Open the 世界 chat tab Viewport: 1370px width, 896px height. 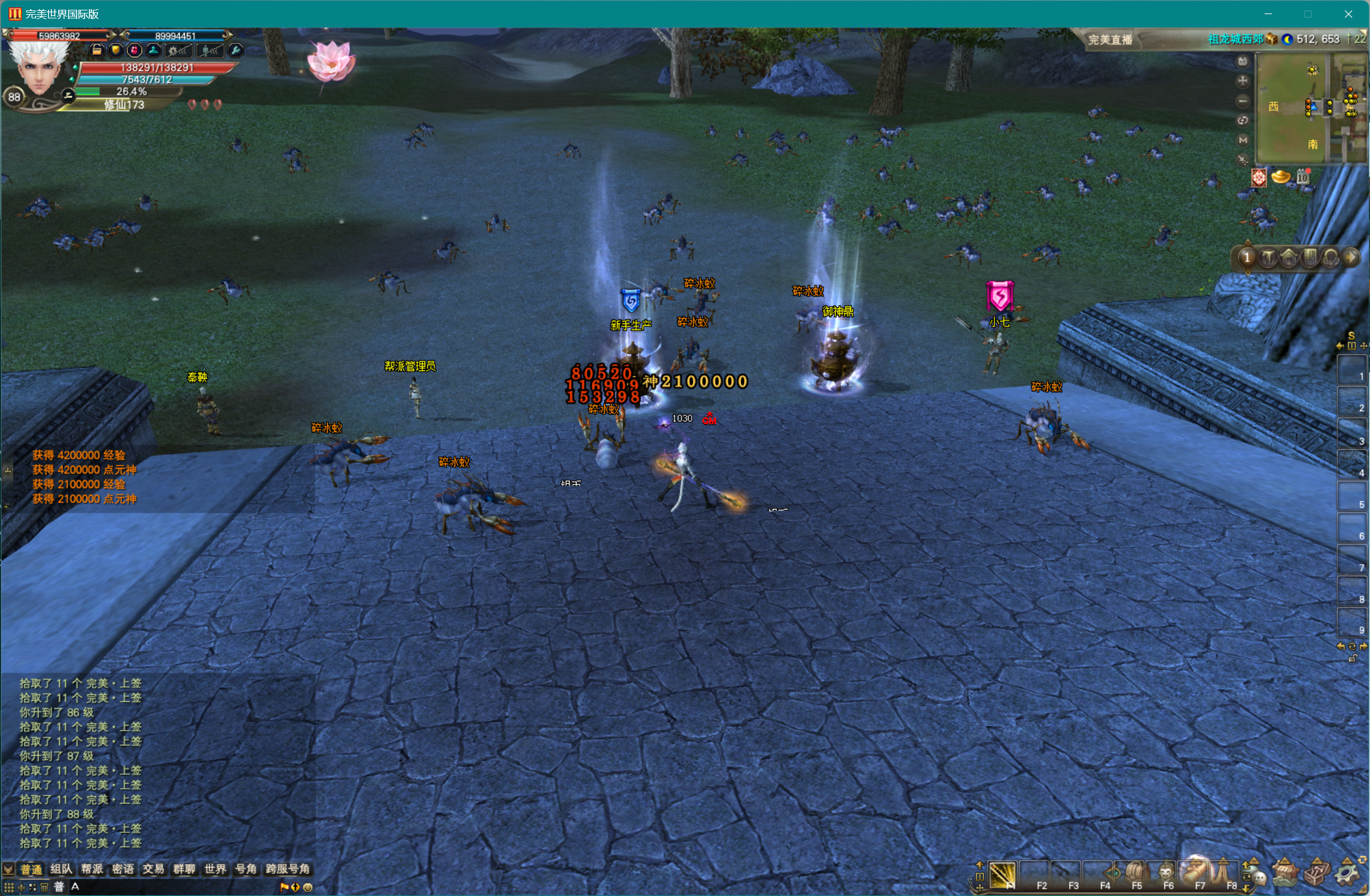[x=215, y=869]
